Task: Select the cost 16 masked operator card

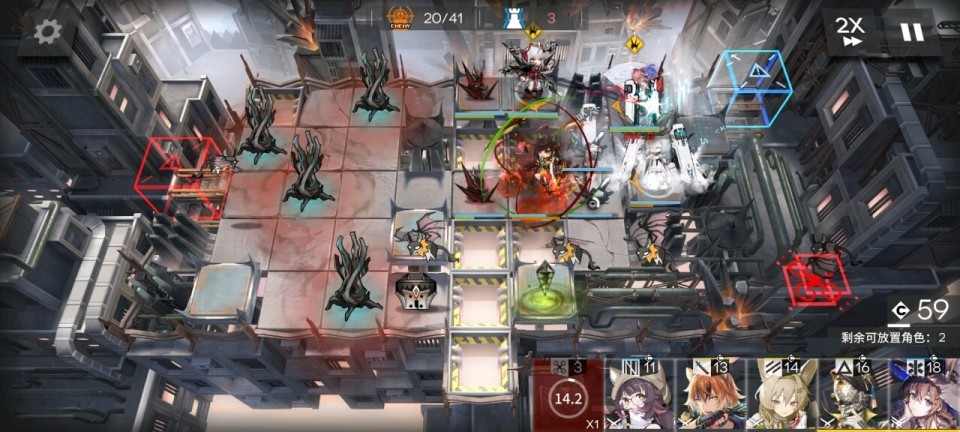Action: point(850,396)
